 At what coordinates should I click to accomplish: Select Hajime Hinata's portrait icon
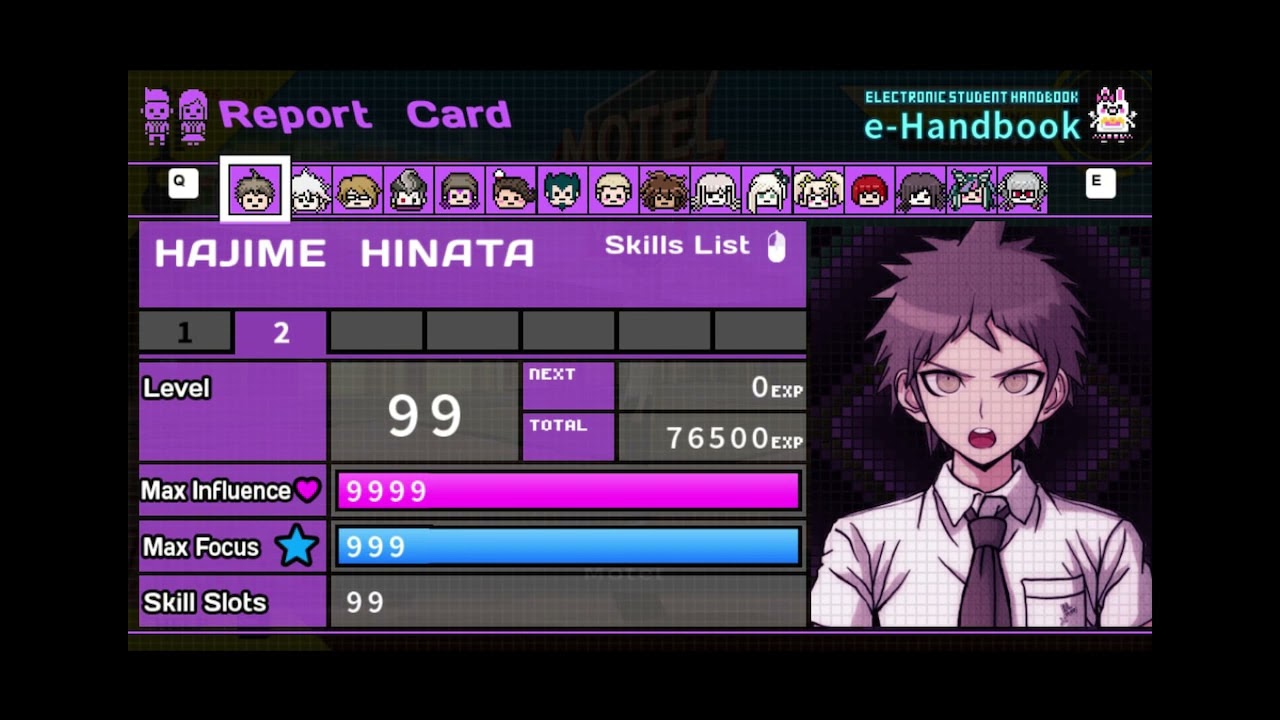[x=255, y=190]
